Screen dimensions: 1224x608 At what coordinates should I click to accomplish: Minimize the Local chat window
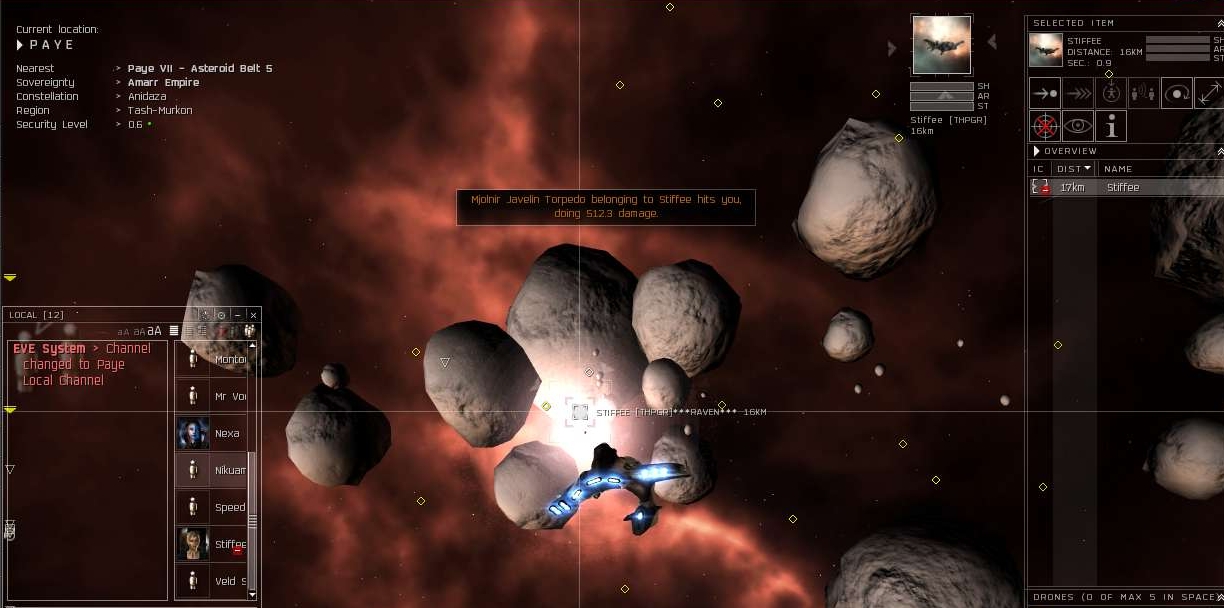237,315
